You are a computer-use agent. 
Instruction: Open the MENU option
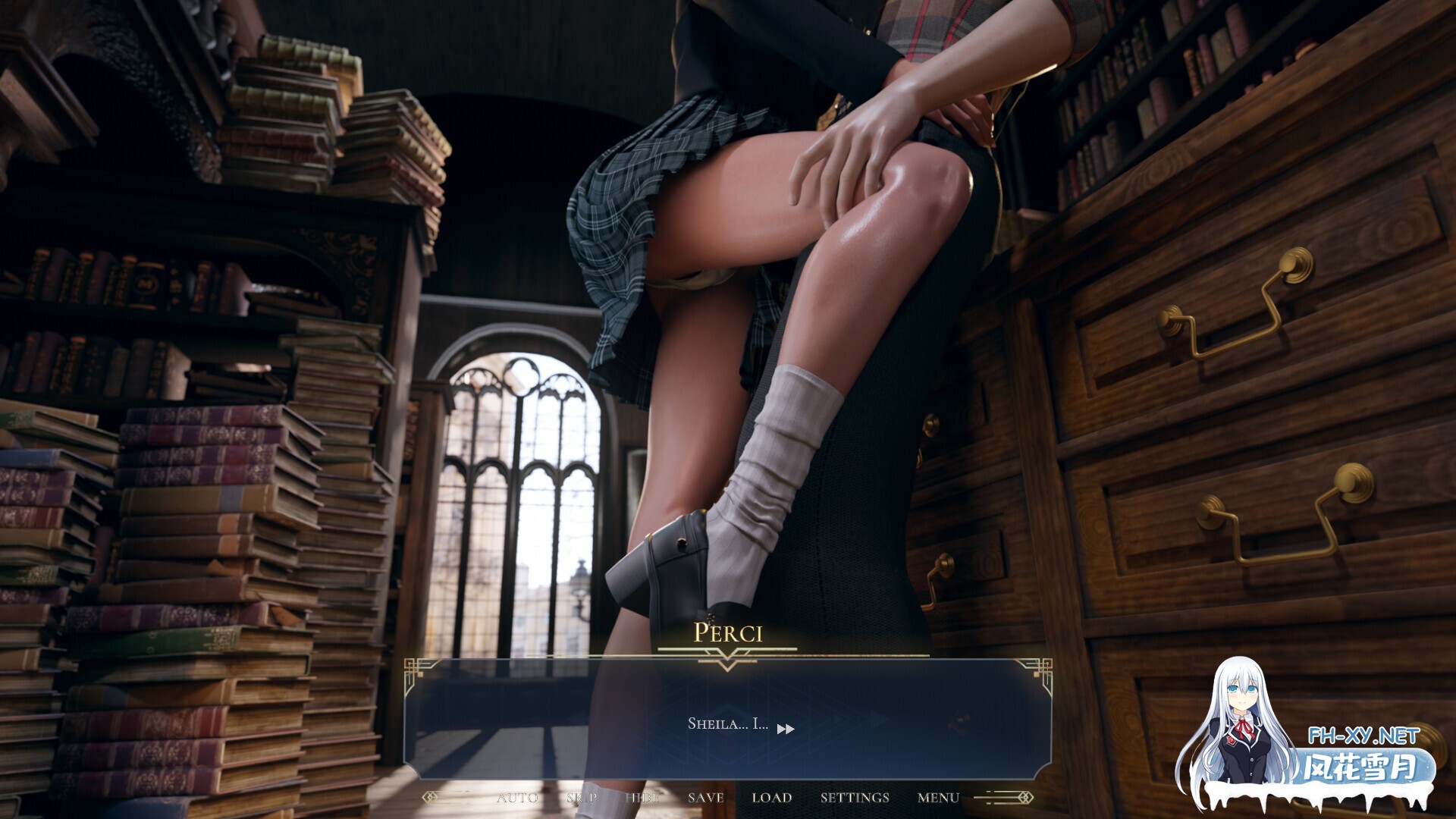(938, 798)
